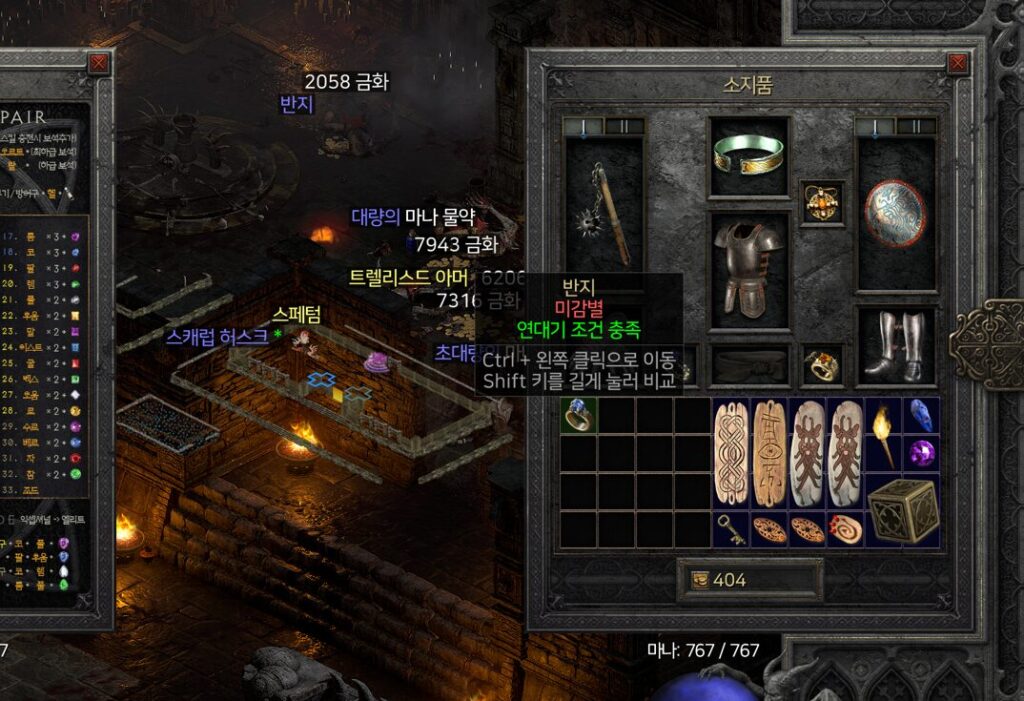
Task: Select the spiral small charm with red dots
Action: pyautogui.click(x=845, y=528)
